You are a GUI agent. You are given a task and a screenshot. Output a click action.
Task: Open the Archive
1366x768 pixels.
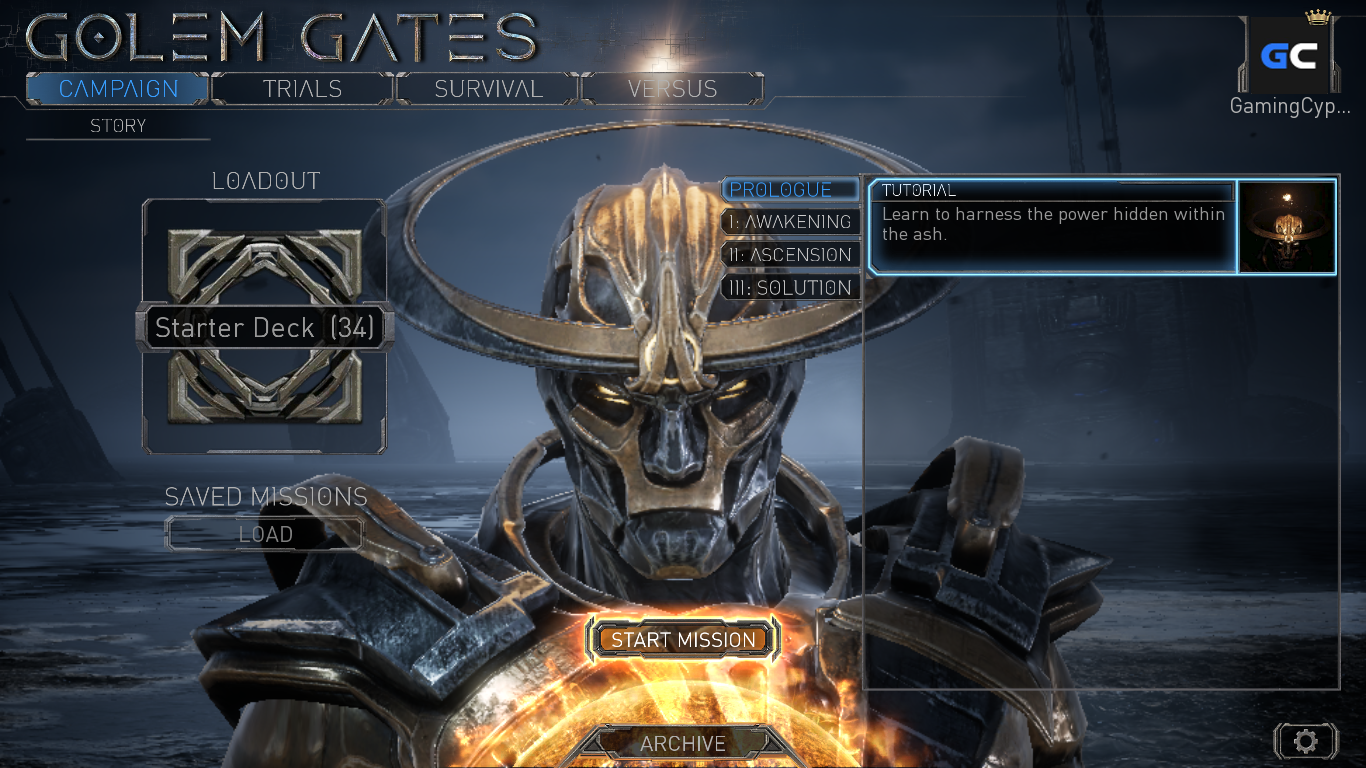point(683,744)
